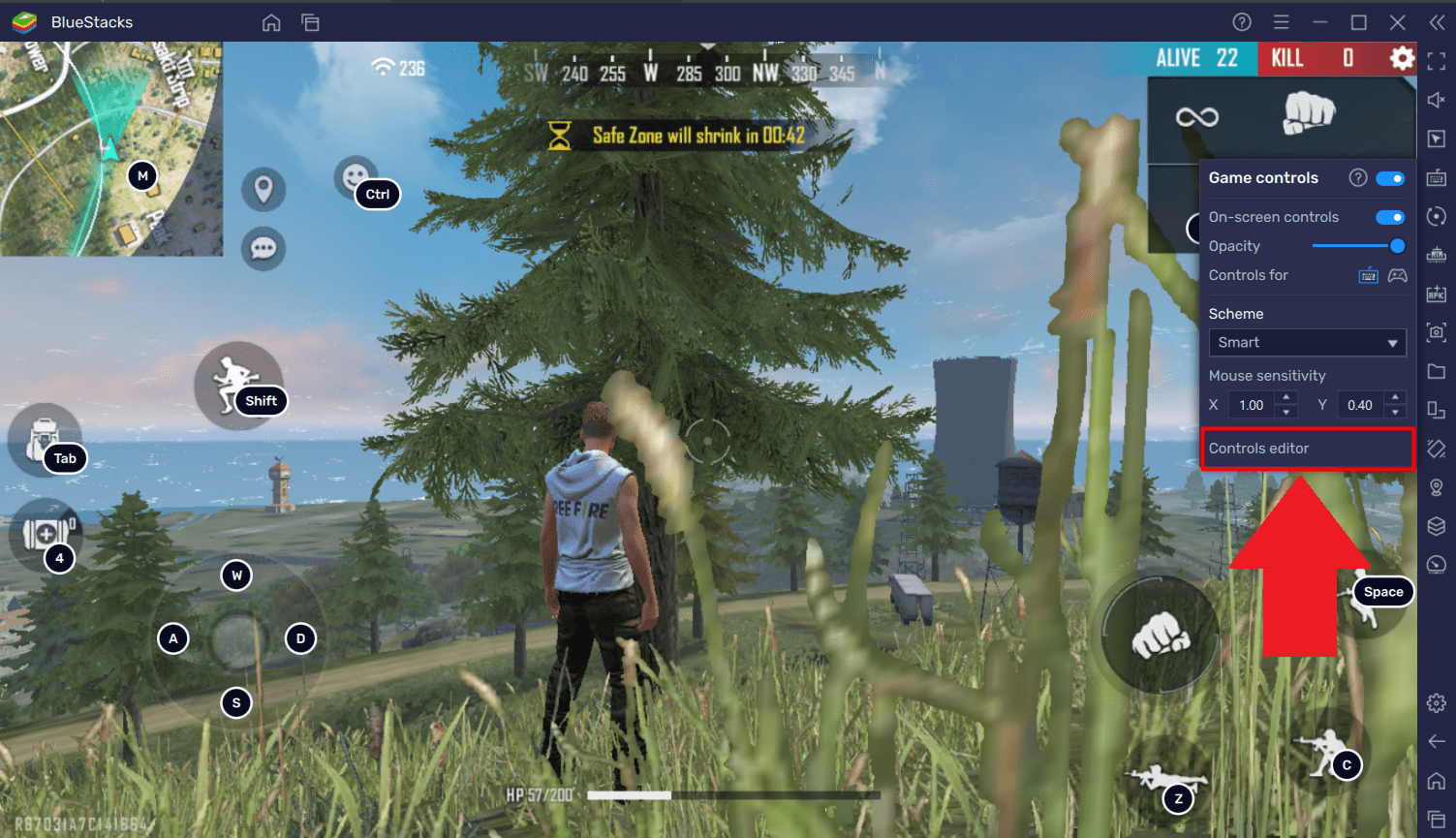Open the Multi-instance manager icon
Image resolution: width=1456 pixels, height=838 pixels.
pyautogui.click(x=1437, y=409)
